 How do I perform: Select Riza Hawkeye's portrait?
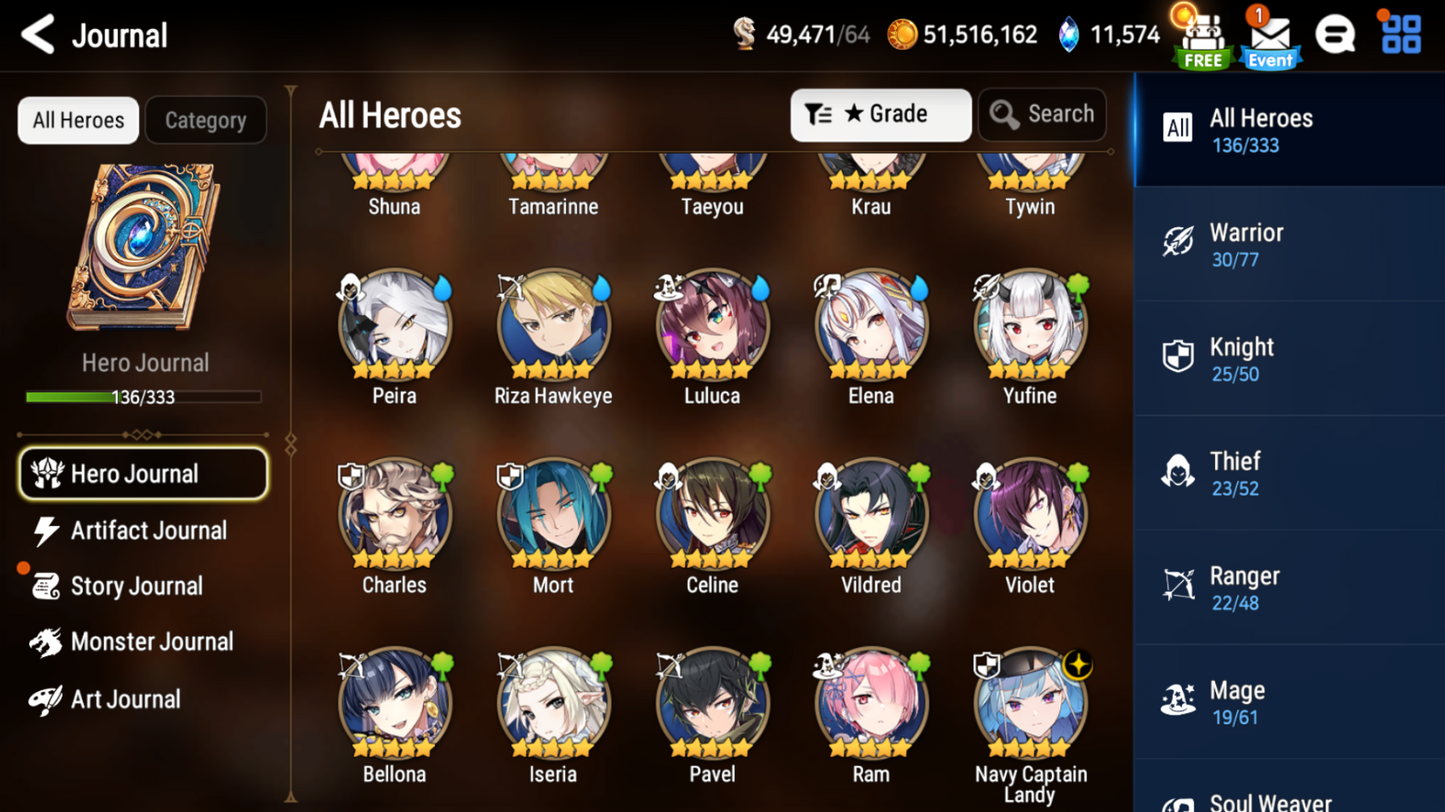click(x=553, y=327)
